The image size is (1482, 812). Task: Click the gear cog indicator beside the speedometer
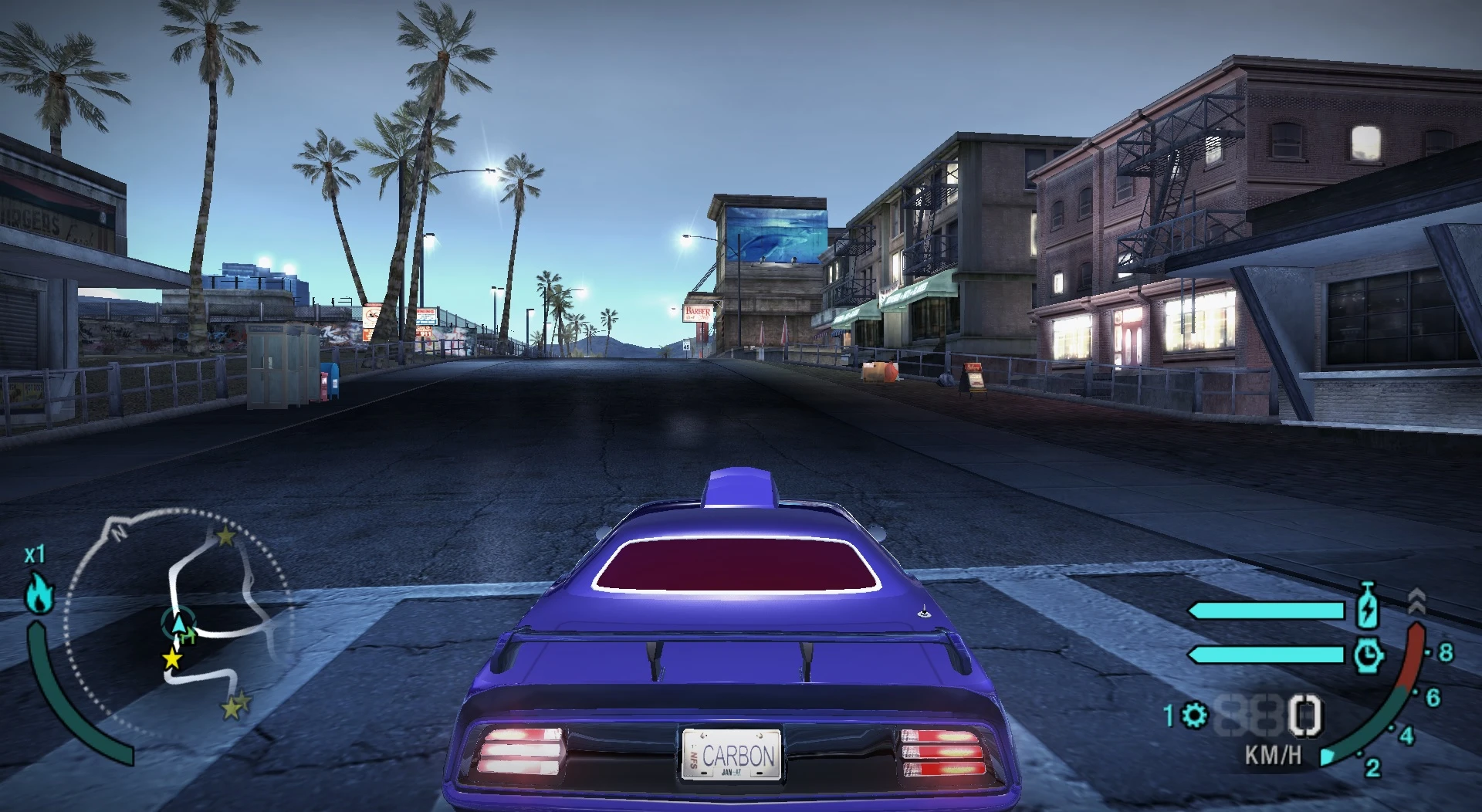point(1193,716)
